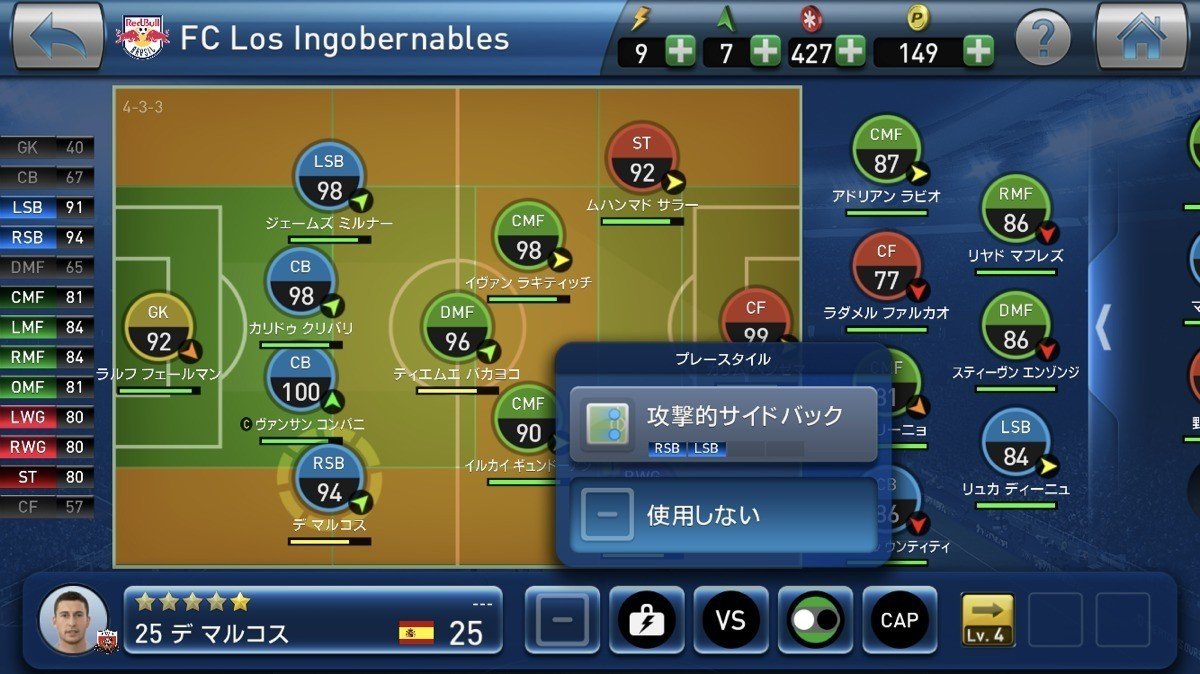Pick captain ヴァンサン コンパニ rated 100
1200x674 pixels.
click(x=301, y=379)
